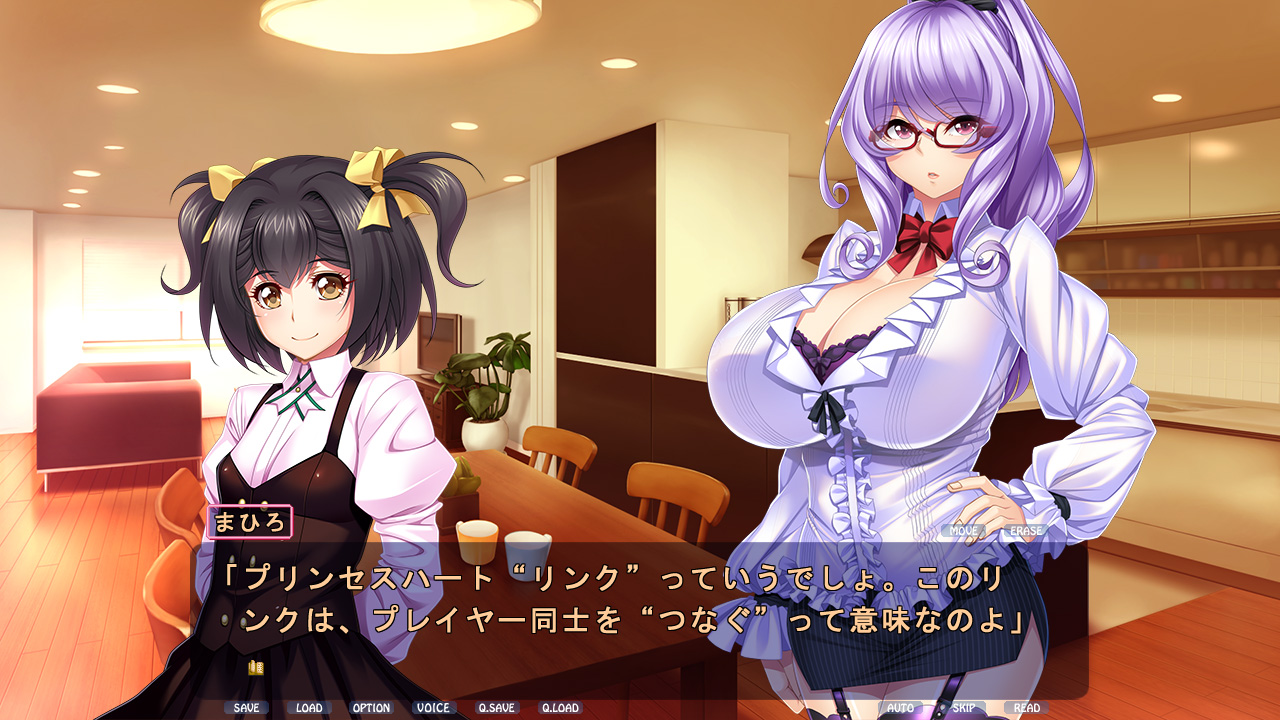Image resolution: width=1280 pixels, height=720 pixels.
Task: Open the LOAD menu
Action: click(309, 708)
